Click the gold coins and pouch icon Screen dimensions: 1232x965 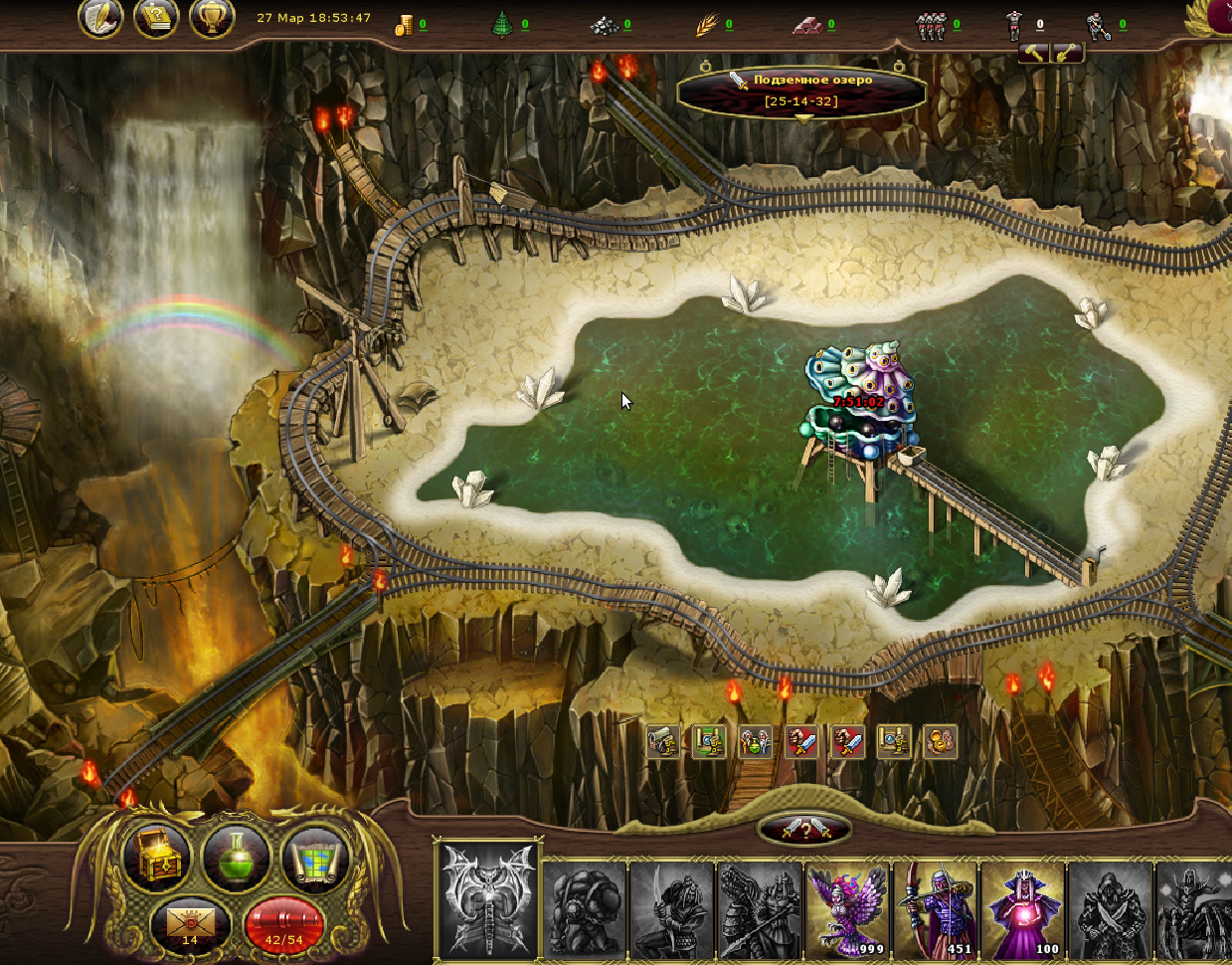click(940, 742)
